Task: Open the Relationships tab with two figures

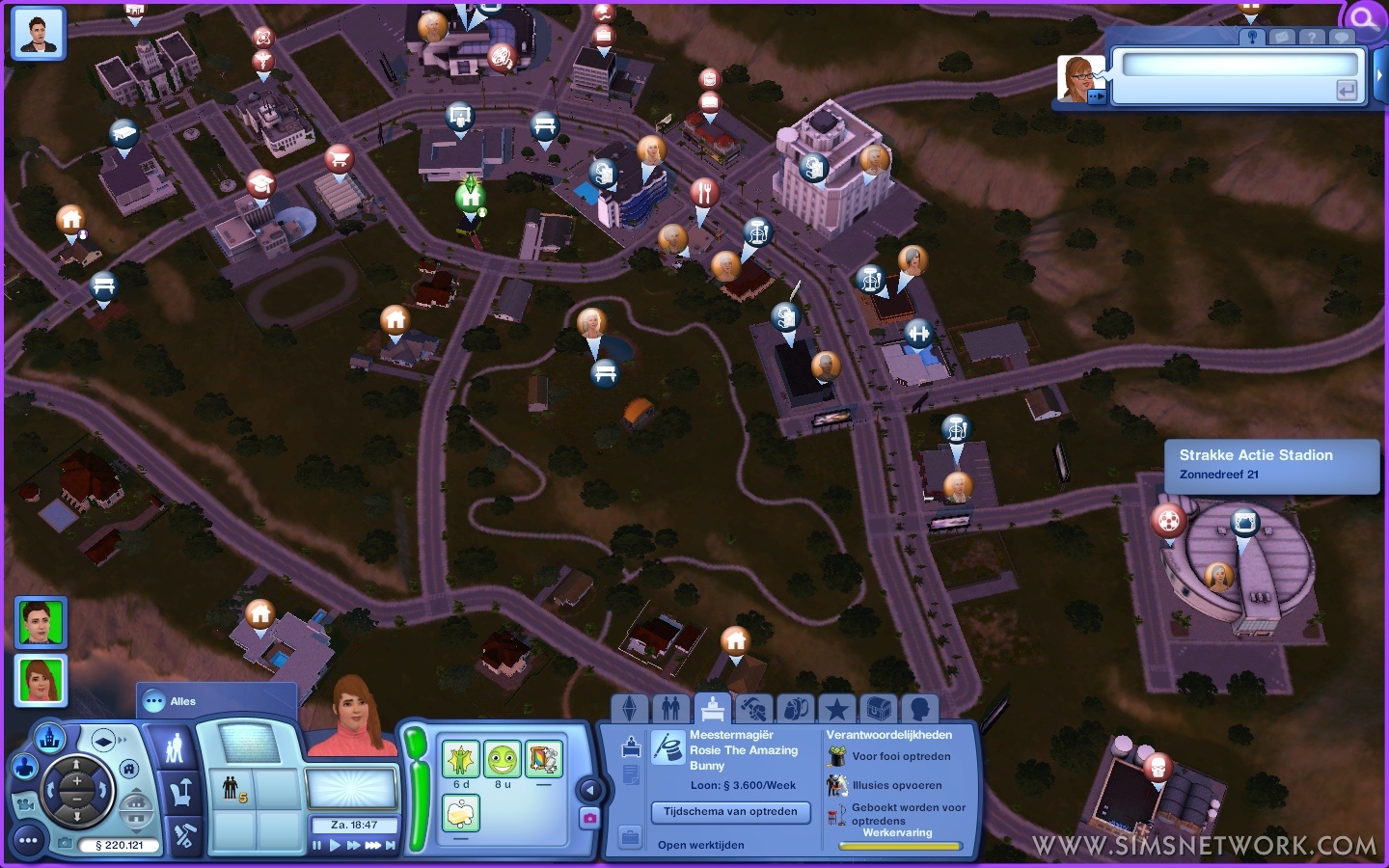Action: pos(670,709)
